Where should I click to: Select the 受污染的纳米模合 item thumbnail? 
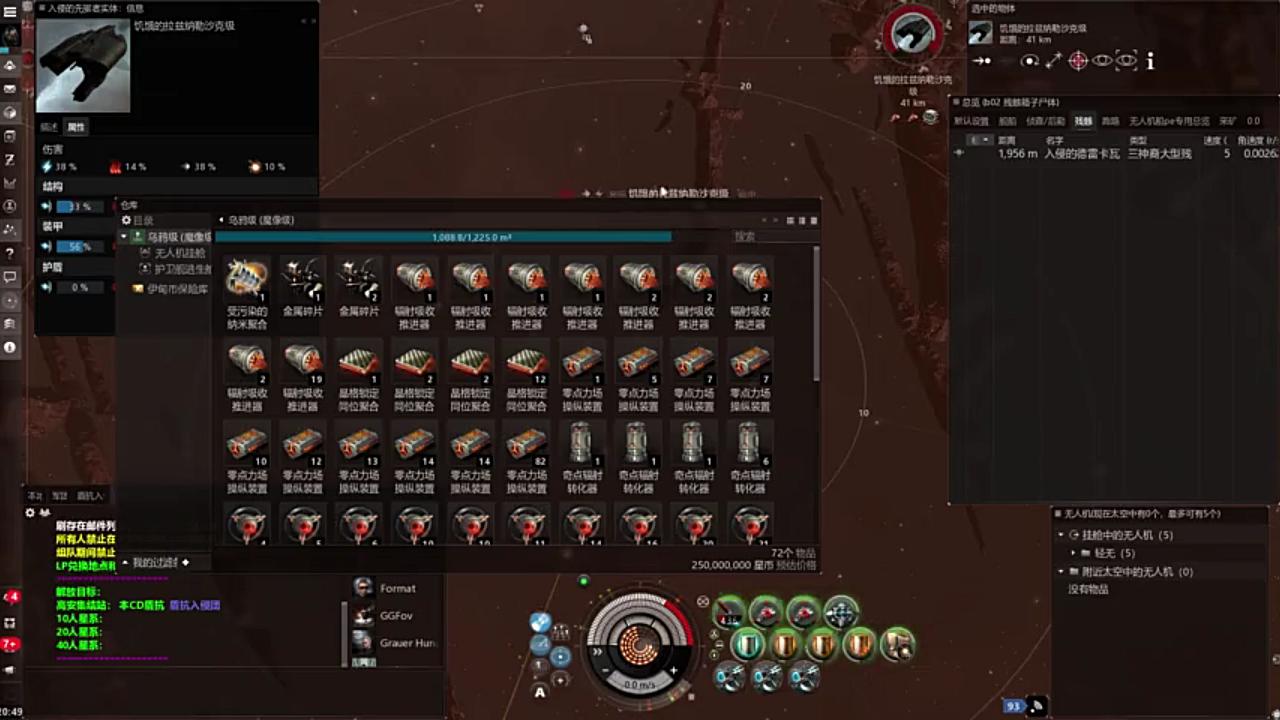pos(246,277)
